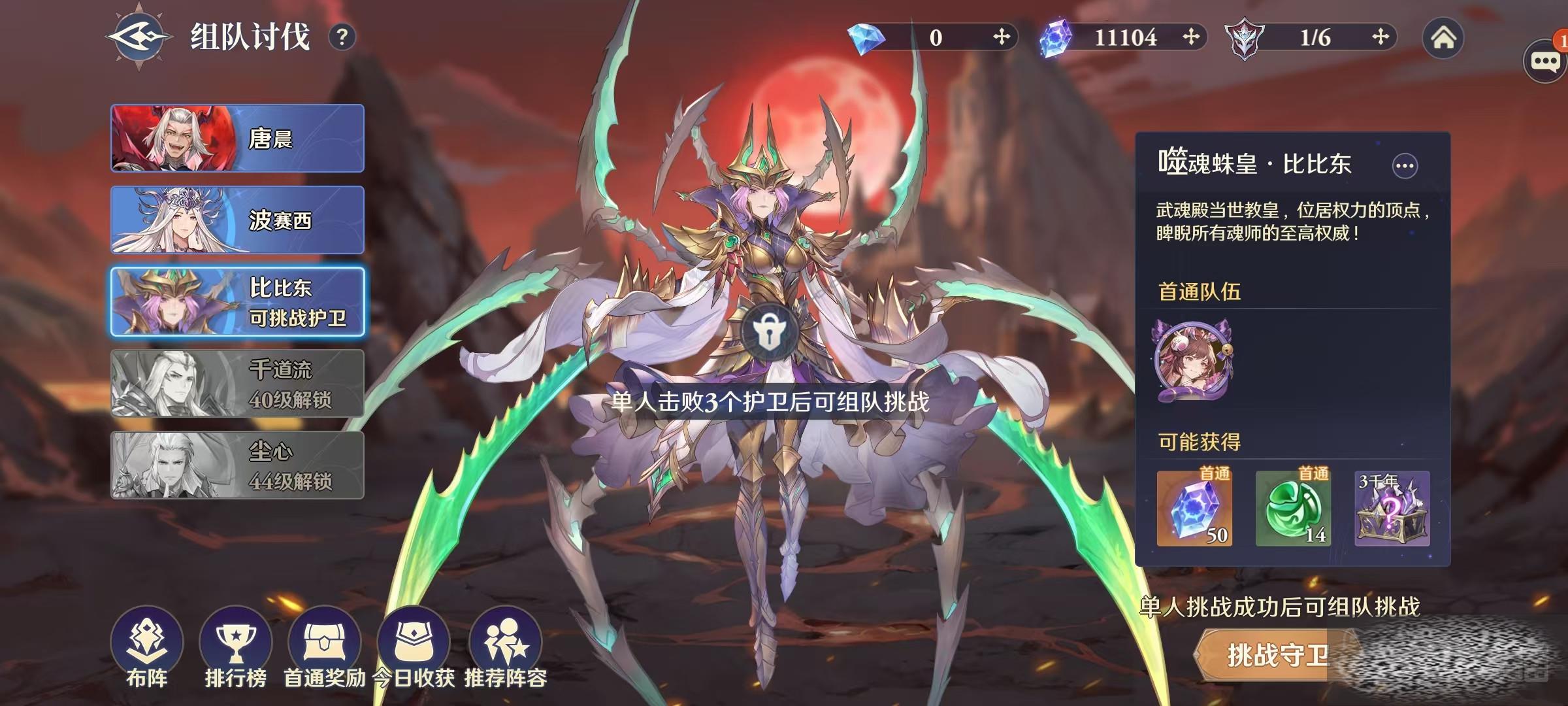Screen dimensions: 1568x706
Task: Go back using the arrow emblem
Action: 139,37
